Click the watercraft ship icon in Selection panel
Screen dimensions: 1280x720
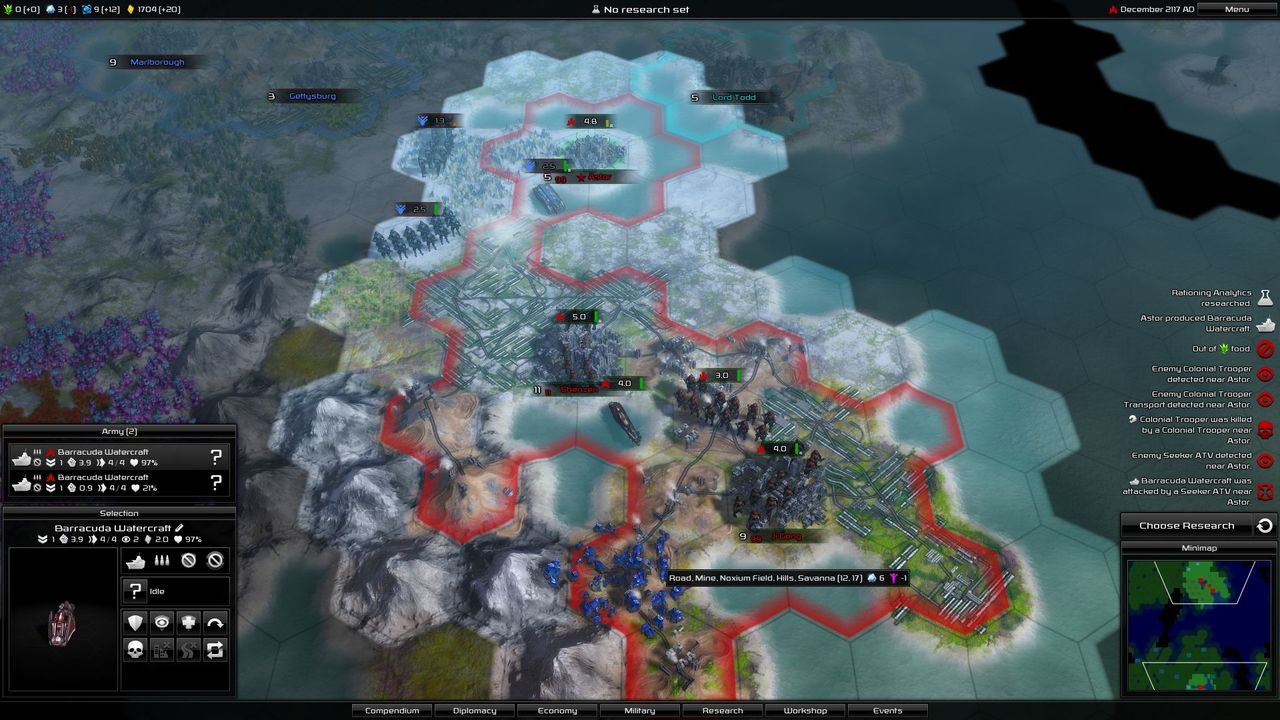136,561
